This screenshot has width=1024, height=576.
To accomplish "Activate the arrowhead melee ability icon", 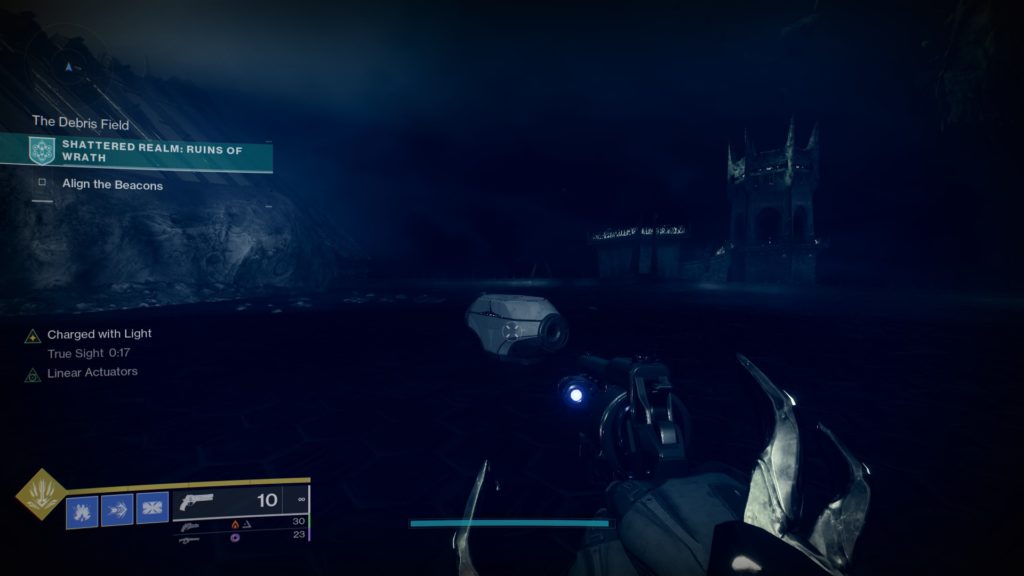I will point(117,510).
